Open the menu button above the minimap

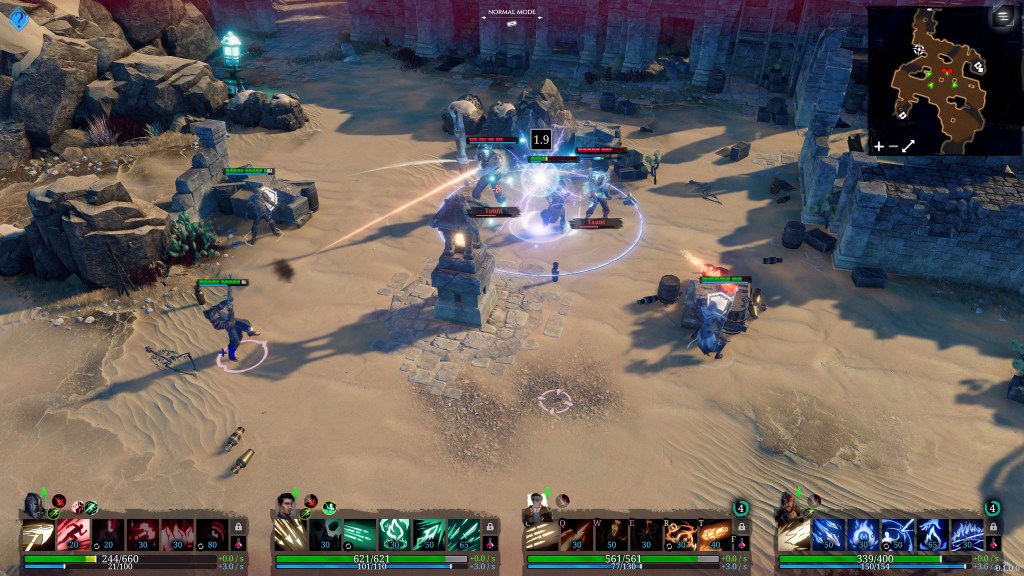click(1001, 17)
